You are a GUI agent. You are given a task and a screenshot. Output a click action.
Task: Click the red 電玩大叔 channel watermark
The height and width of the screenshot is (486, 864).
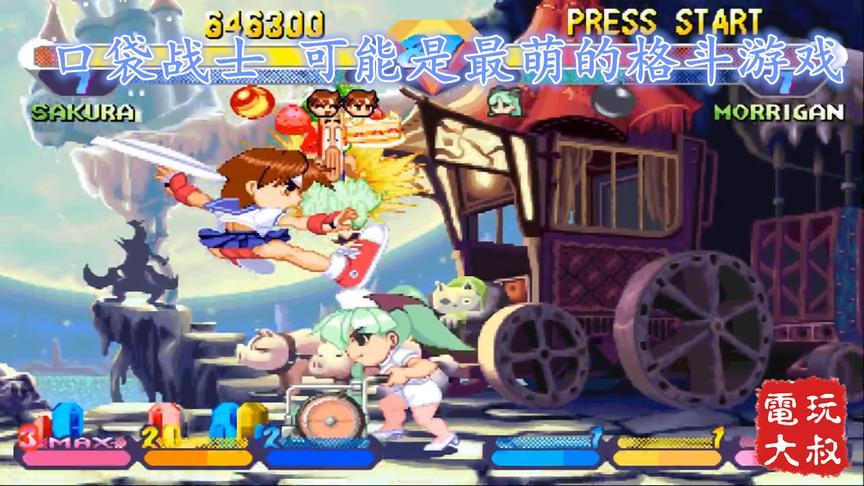click(x=803, y=426)
